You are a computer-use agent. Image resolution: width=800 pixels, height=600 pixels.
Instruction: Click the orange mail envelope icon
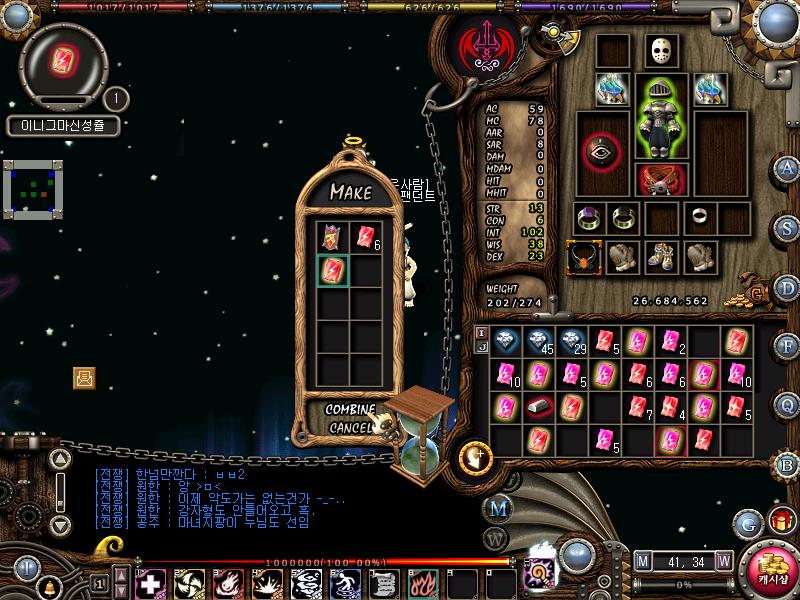[x=84, y=377]
